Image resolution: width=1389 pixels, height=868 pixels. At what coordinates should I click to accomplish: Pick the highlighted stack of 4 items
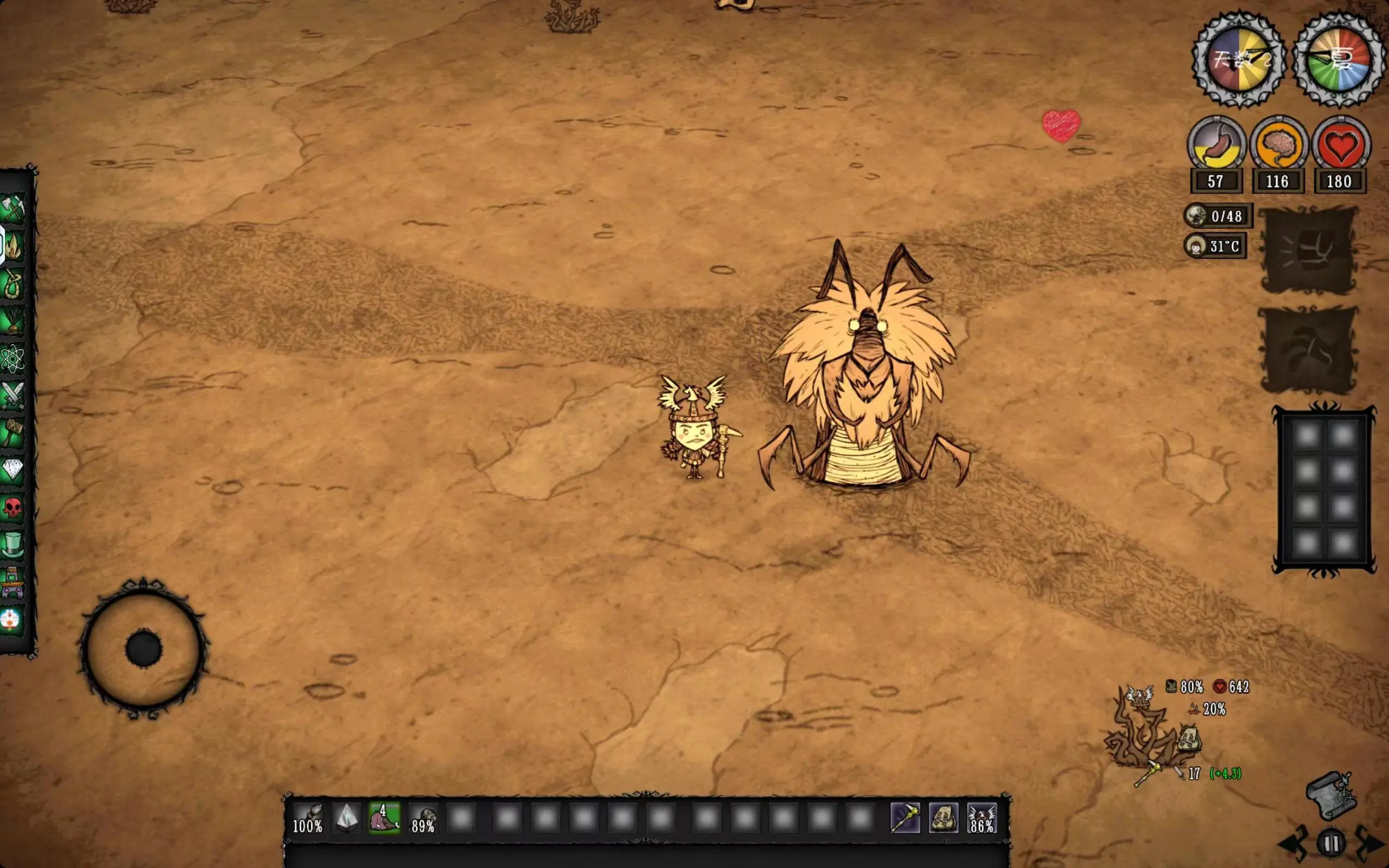pos(385,818)
